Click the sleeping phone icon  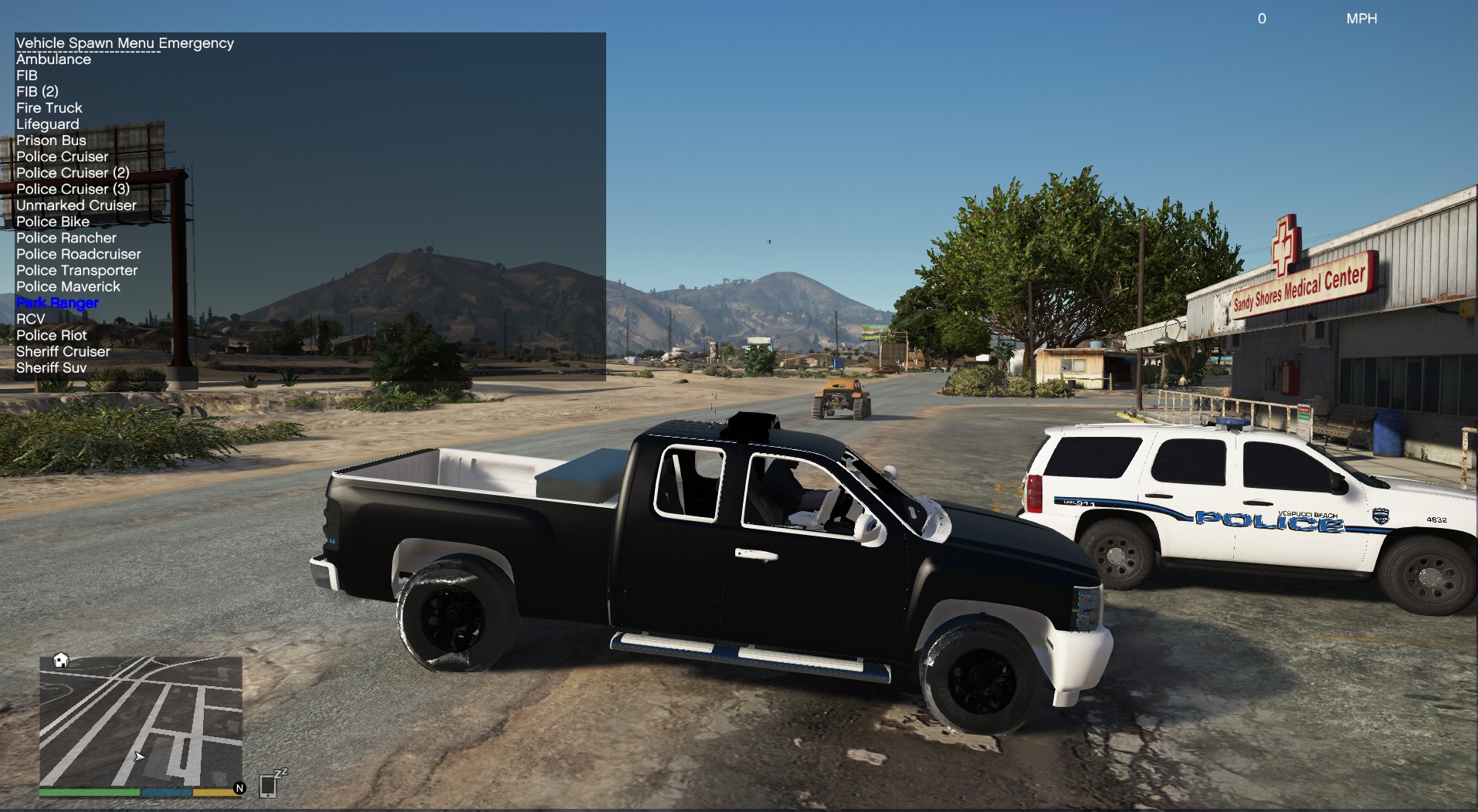coord(270,783)
